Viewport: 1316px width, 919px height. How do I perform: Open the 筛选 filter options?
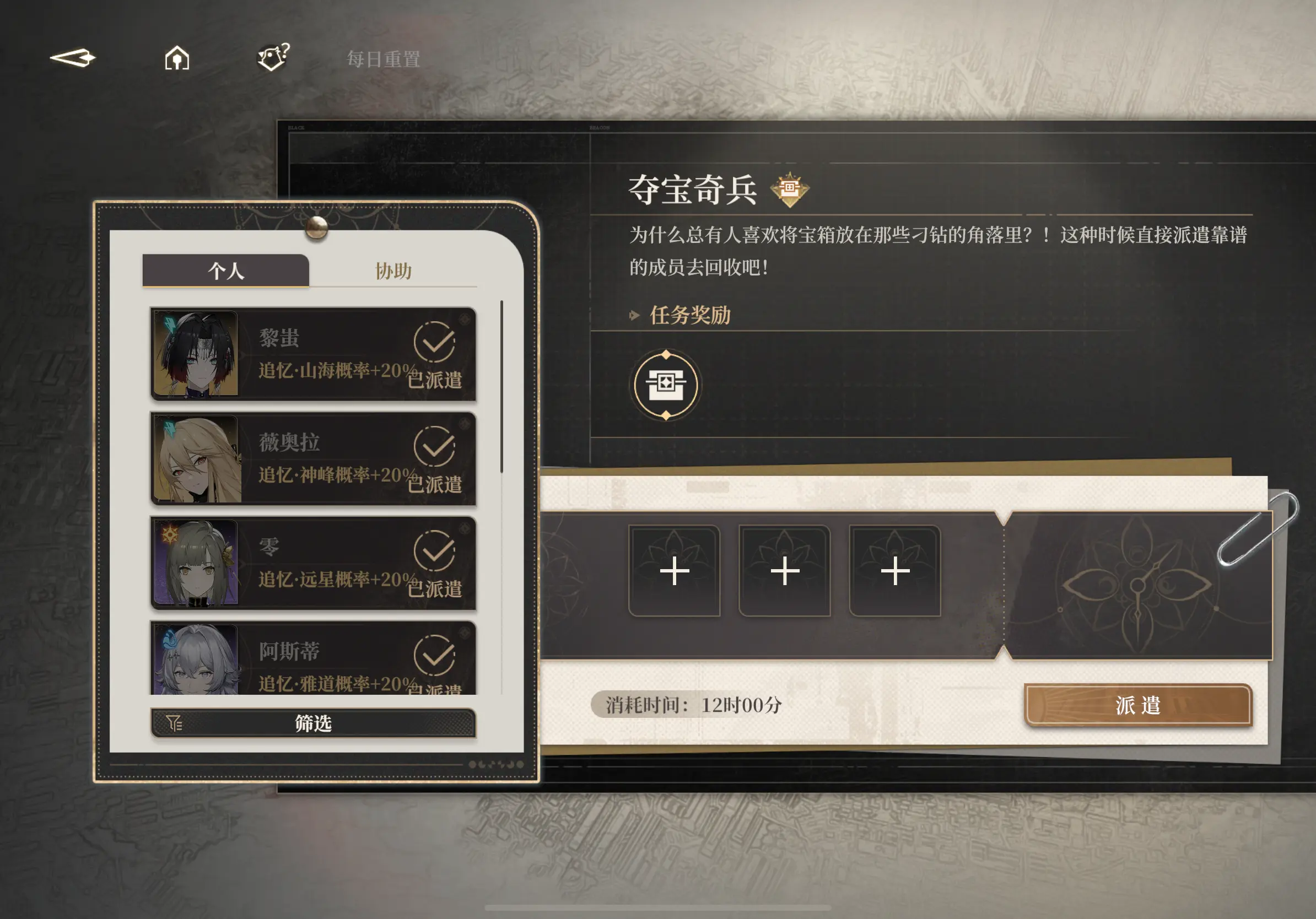pyautogui.click(x=313, y=723)
